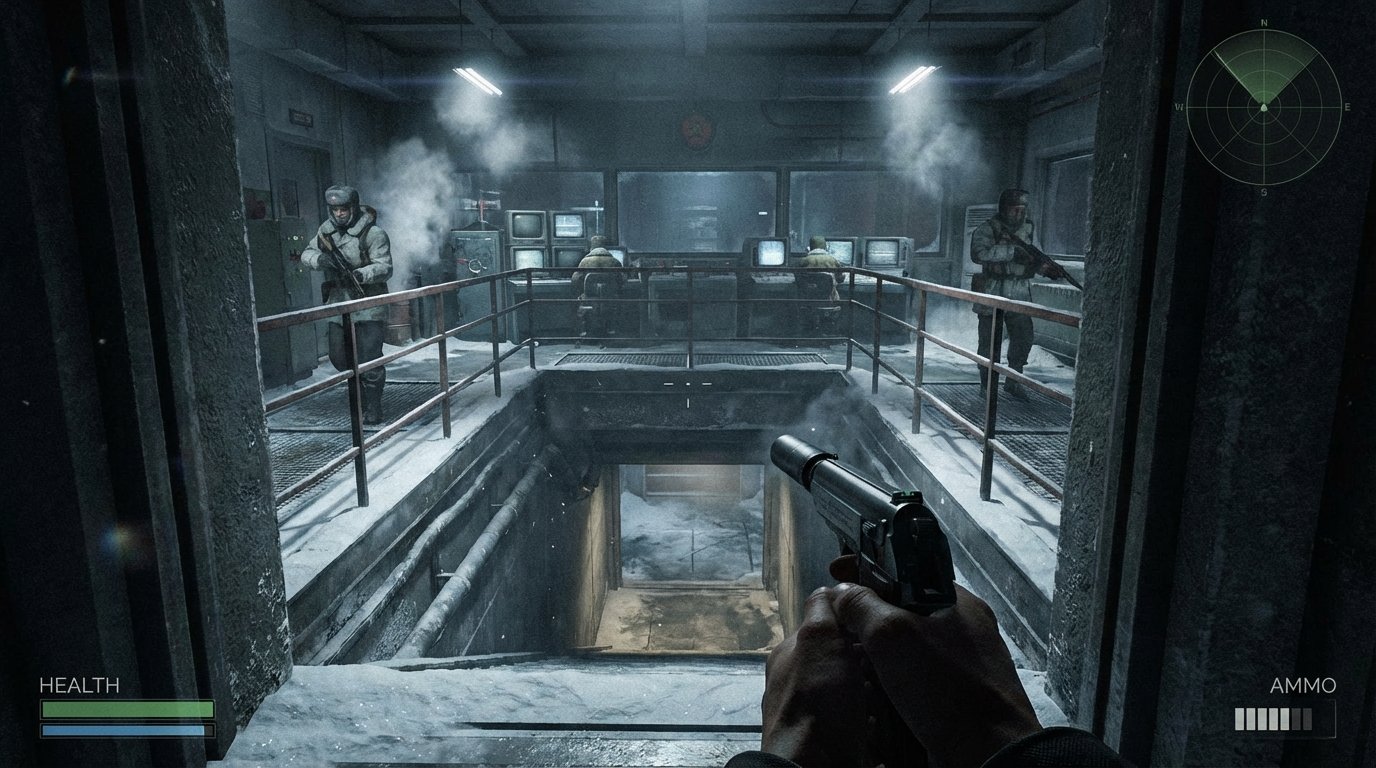1376x768 pixels.
Task: Select the AMMO label text
Action: pos(1301,687)
